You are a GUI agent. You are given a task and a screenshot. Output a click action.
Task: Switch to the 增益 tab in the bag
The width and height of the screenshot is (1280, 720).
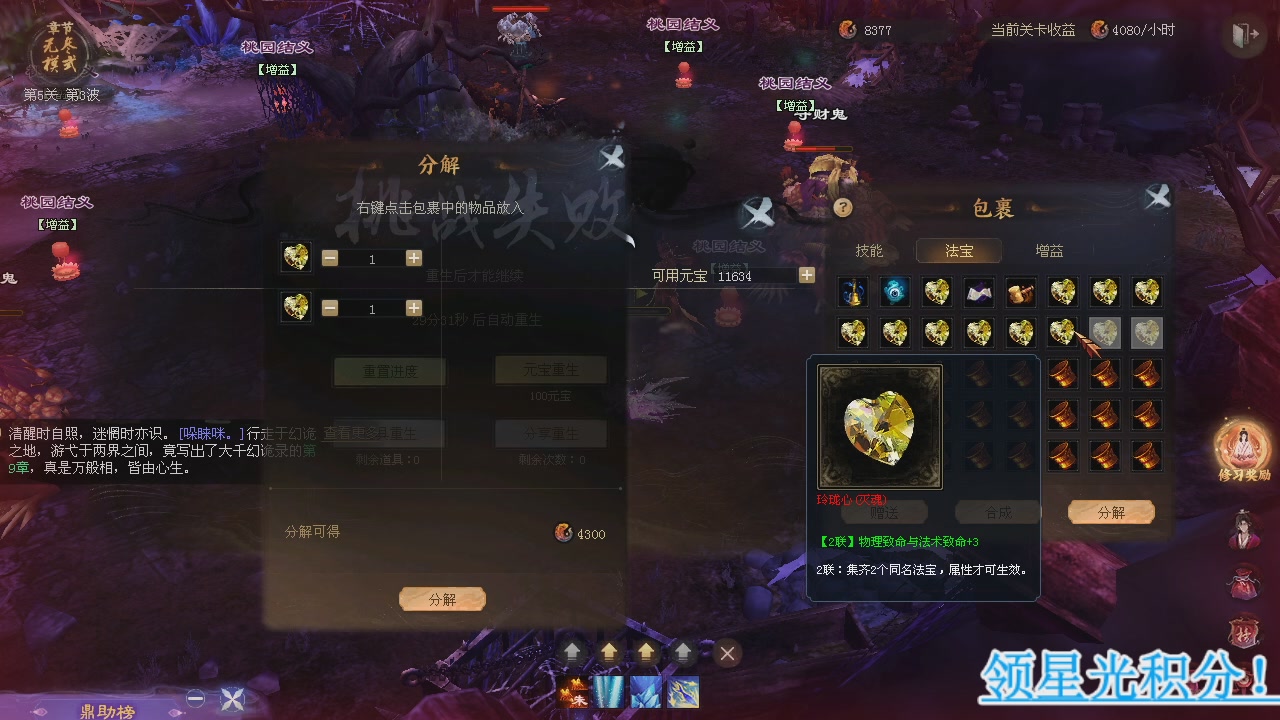pos(1049,251)
